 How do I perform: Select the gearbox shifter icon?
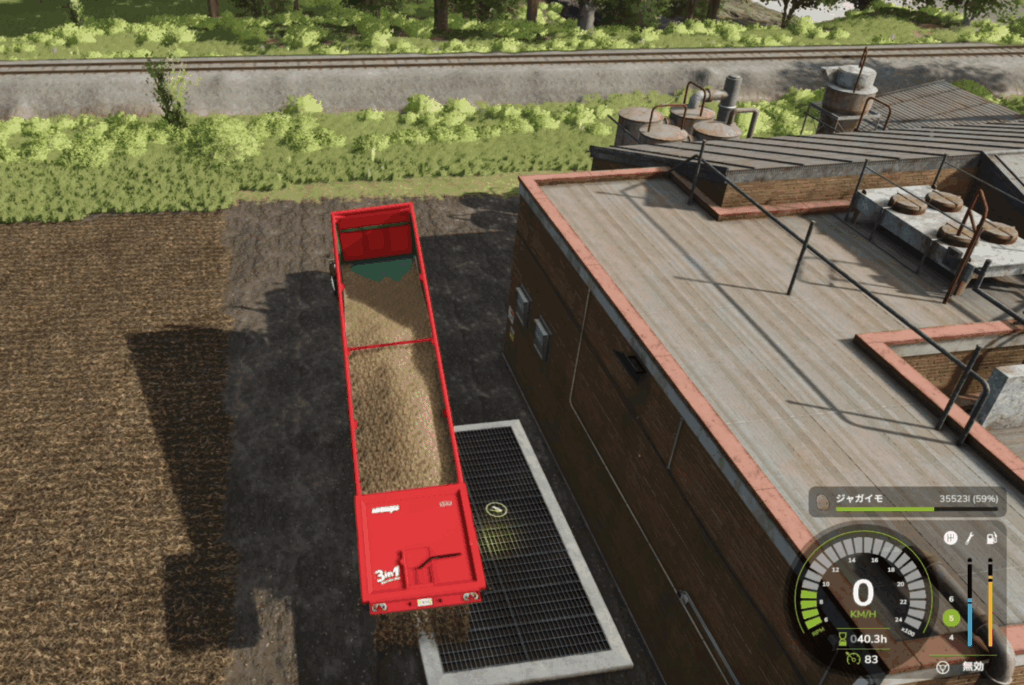click(x=950, y=538)
